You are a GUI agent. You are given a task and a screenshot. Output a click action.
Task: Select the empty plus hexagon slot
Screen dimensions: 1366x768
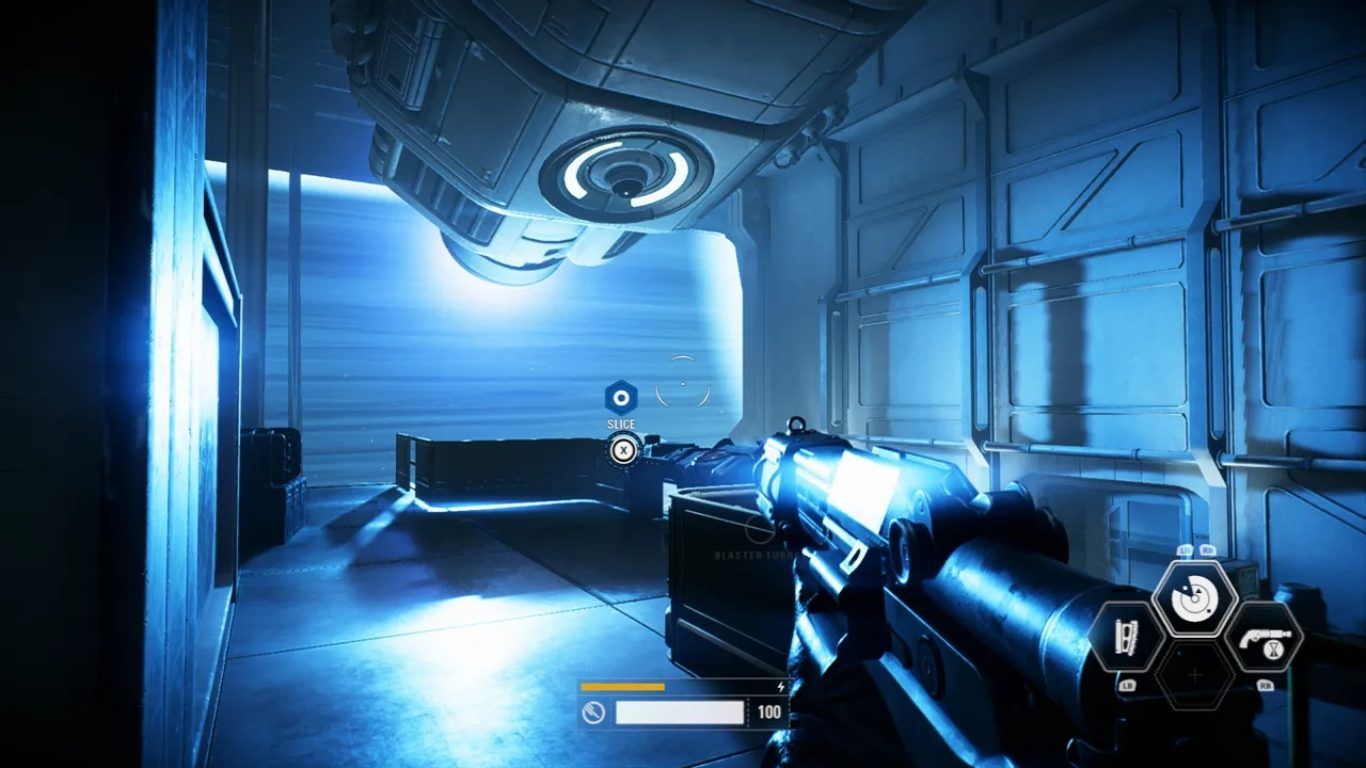pyautogui.click(x=1195, y=675)
